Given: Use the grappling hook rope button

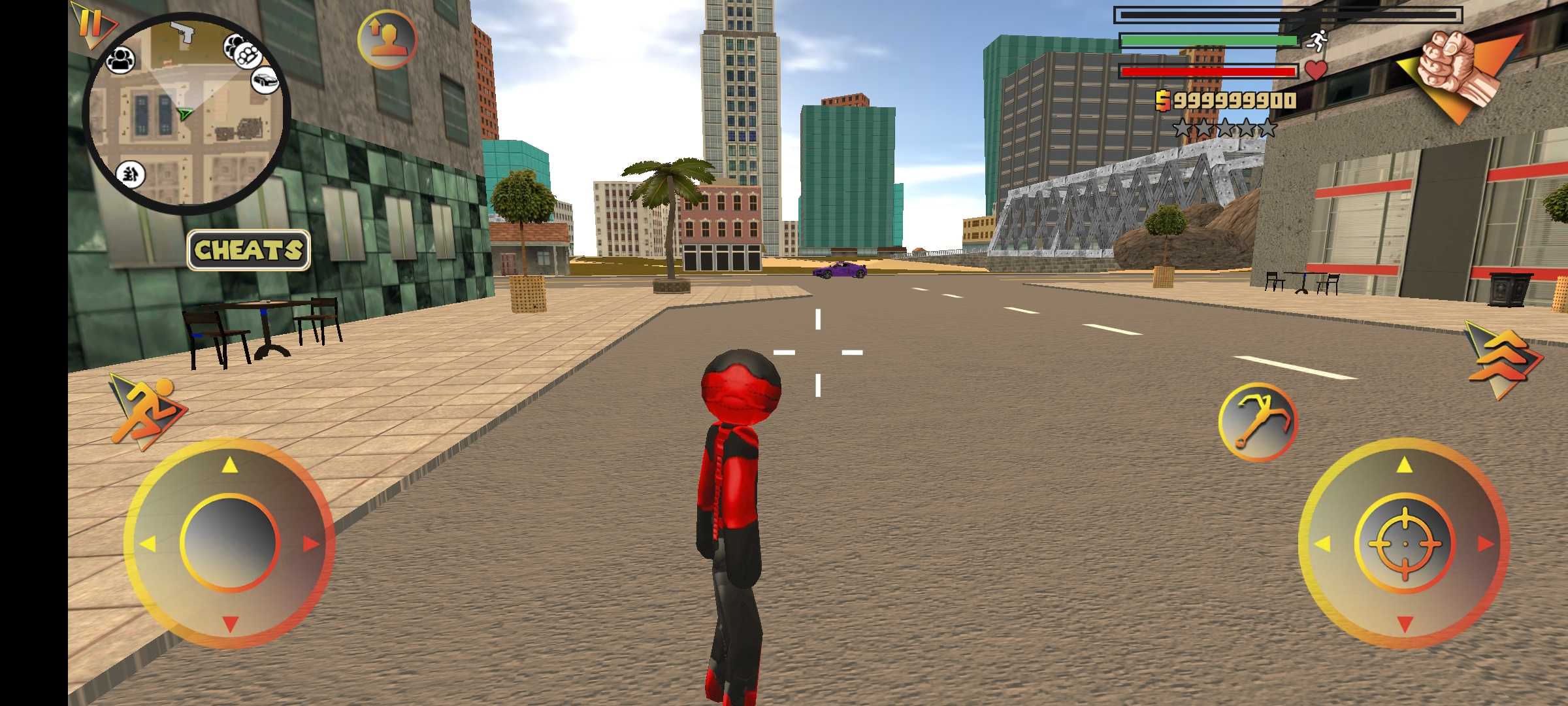Looking at the screenshot, I should coord(1258,422).
